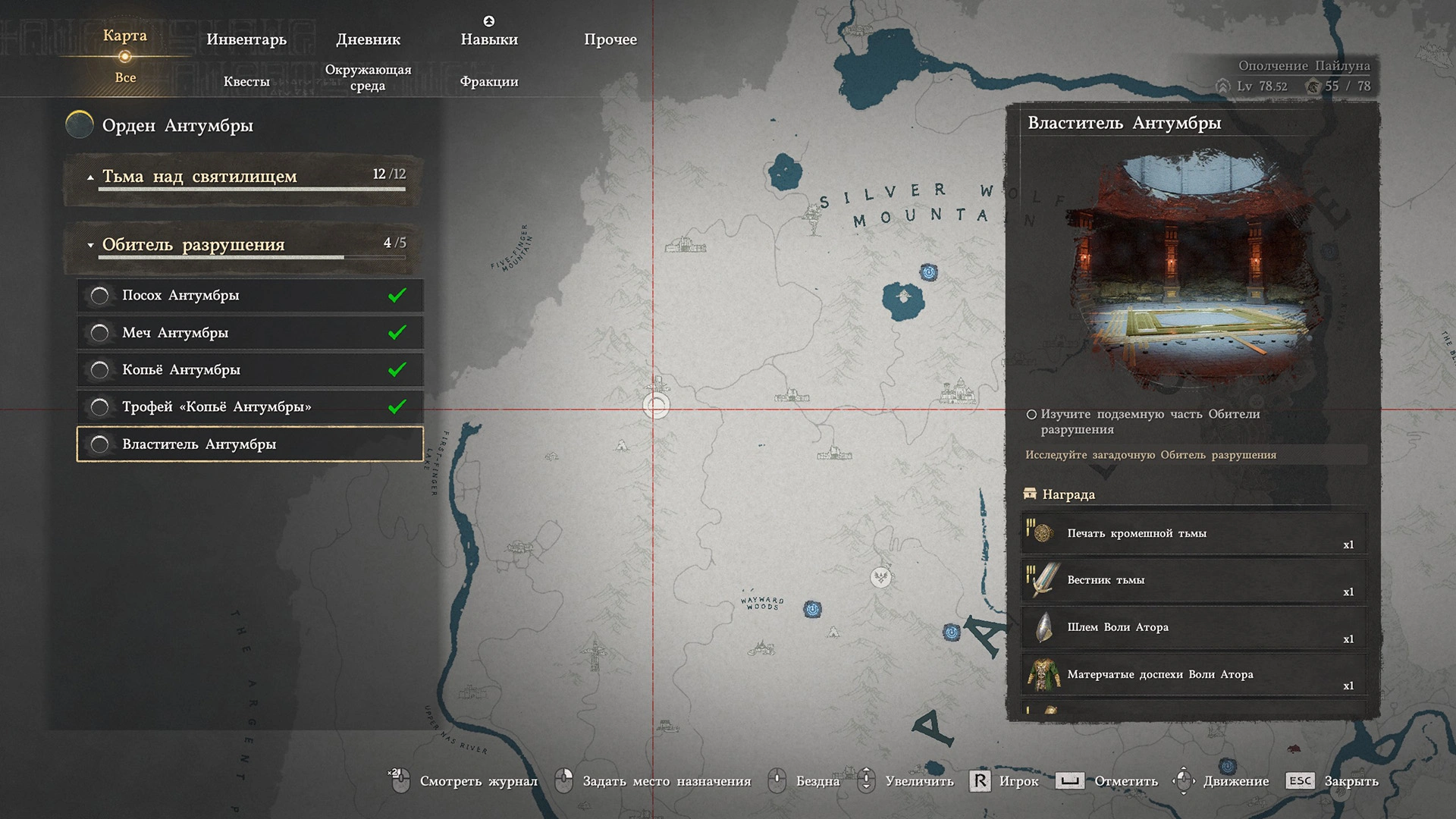Inspect Матерчатые доспехи Воли Атора reward

tap(1193, 675)
